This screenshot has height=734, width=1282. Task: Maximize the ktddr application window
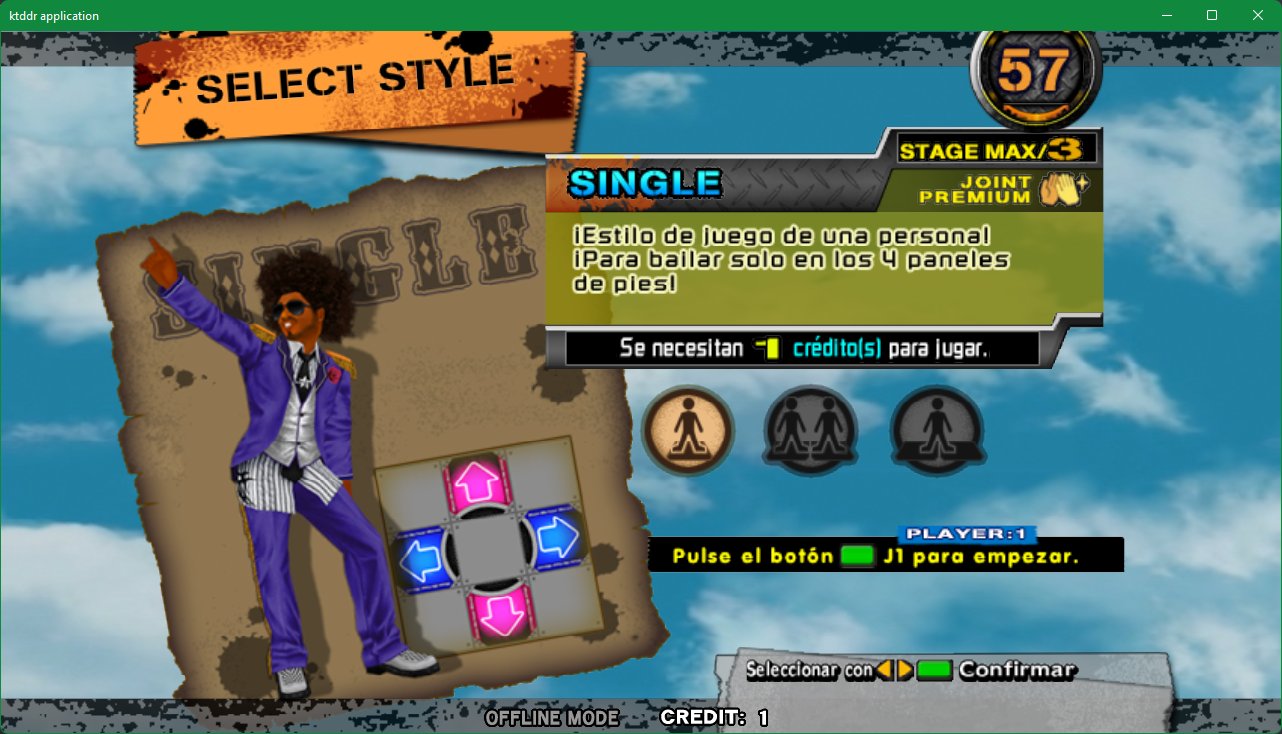tap(1211, 15)
